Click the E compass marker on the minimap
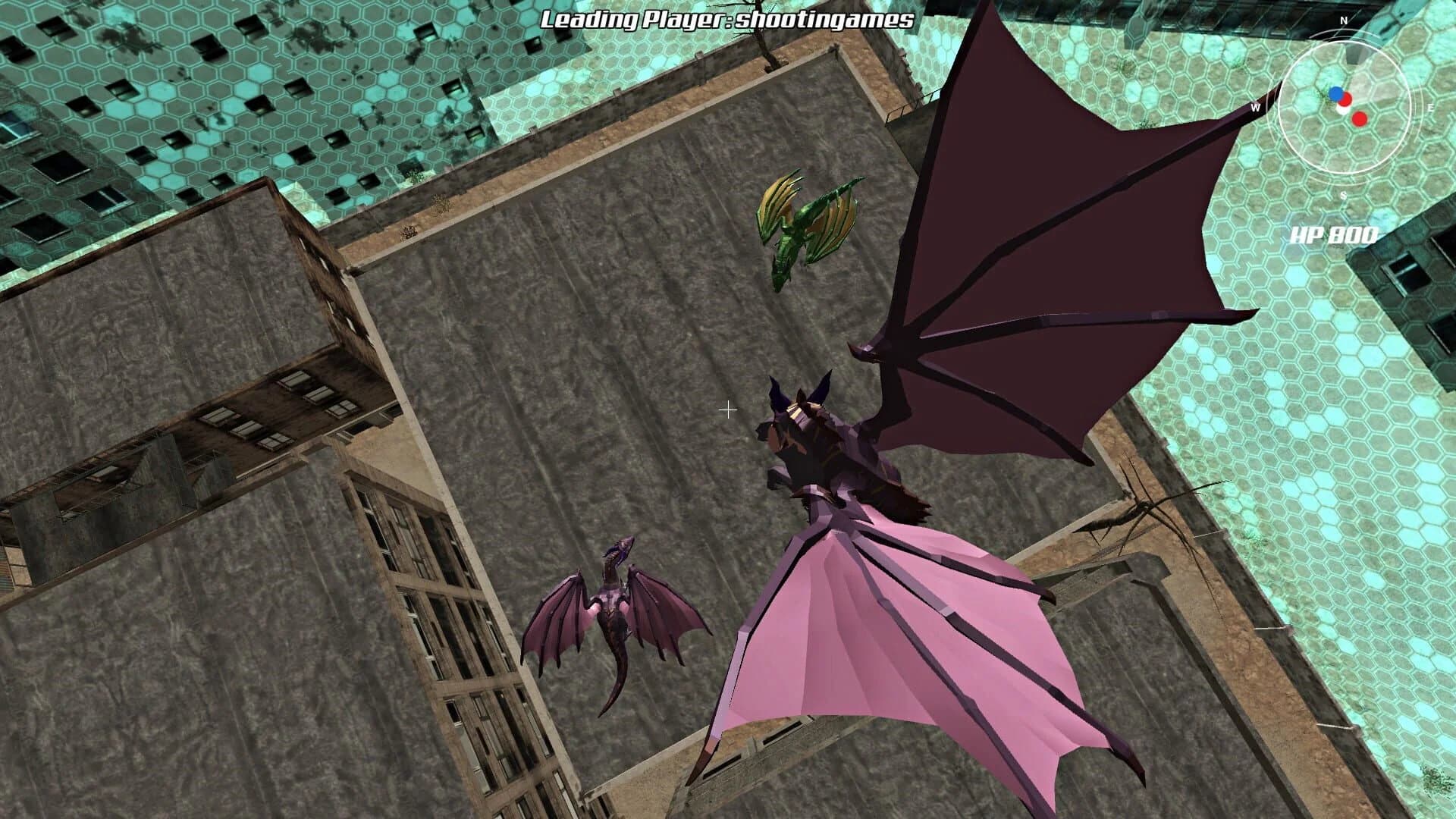This screenshot has height=819, width=1456. point(1431,108)
